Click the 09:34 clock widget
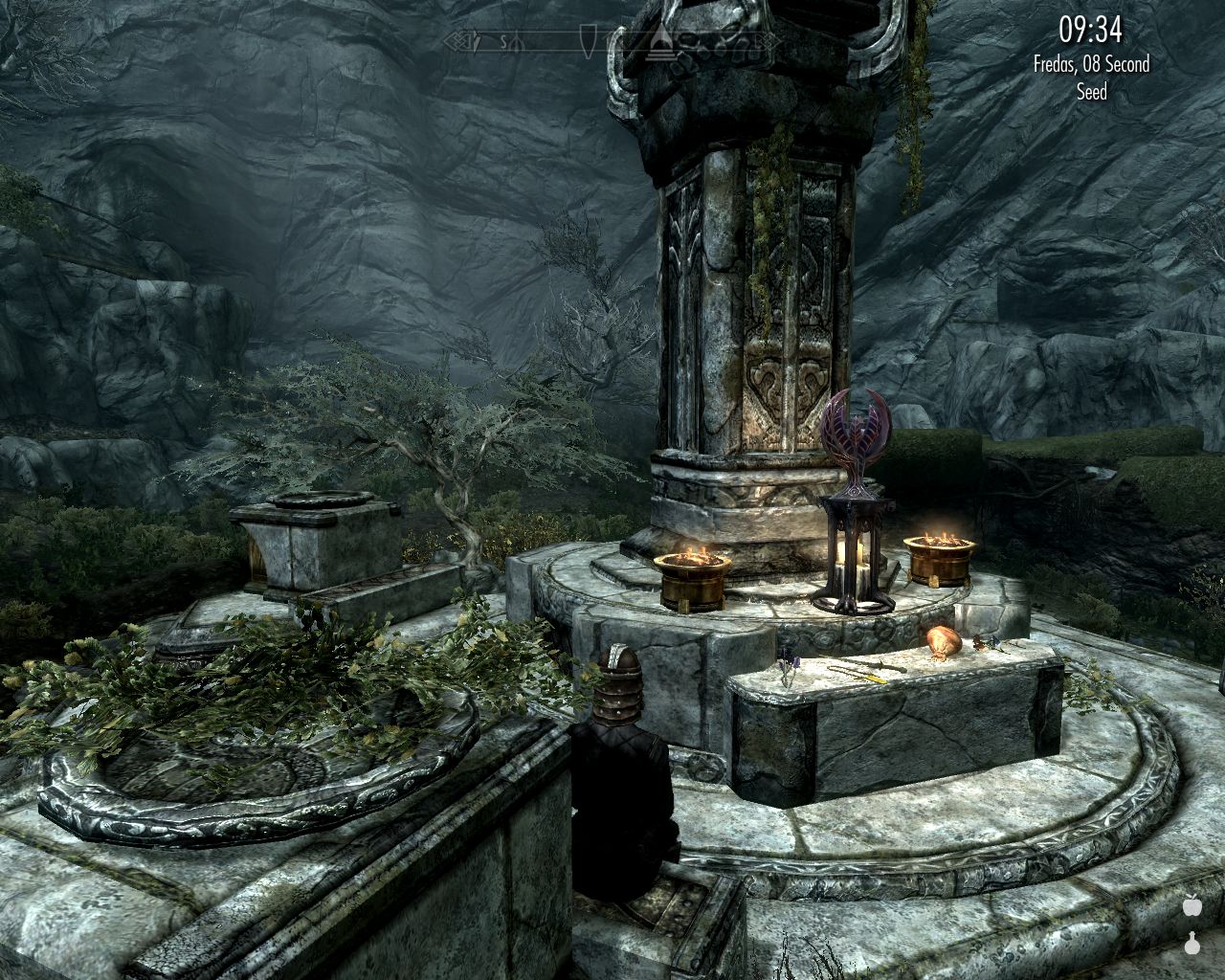Viewport: 1225px width, 980px height. pyautogui.click(x=1090, y=31)
